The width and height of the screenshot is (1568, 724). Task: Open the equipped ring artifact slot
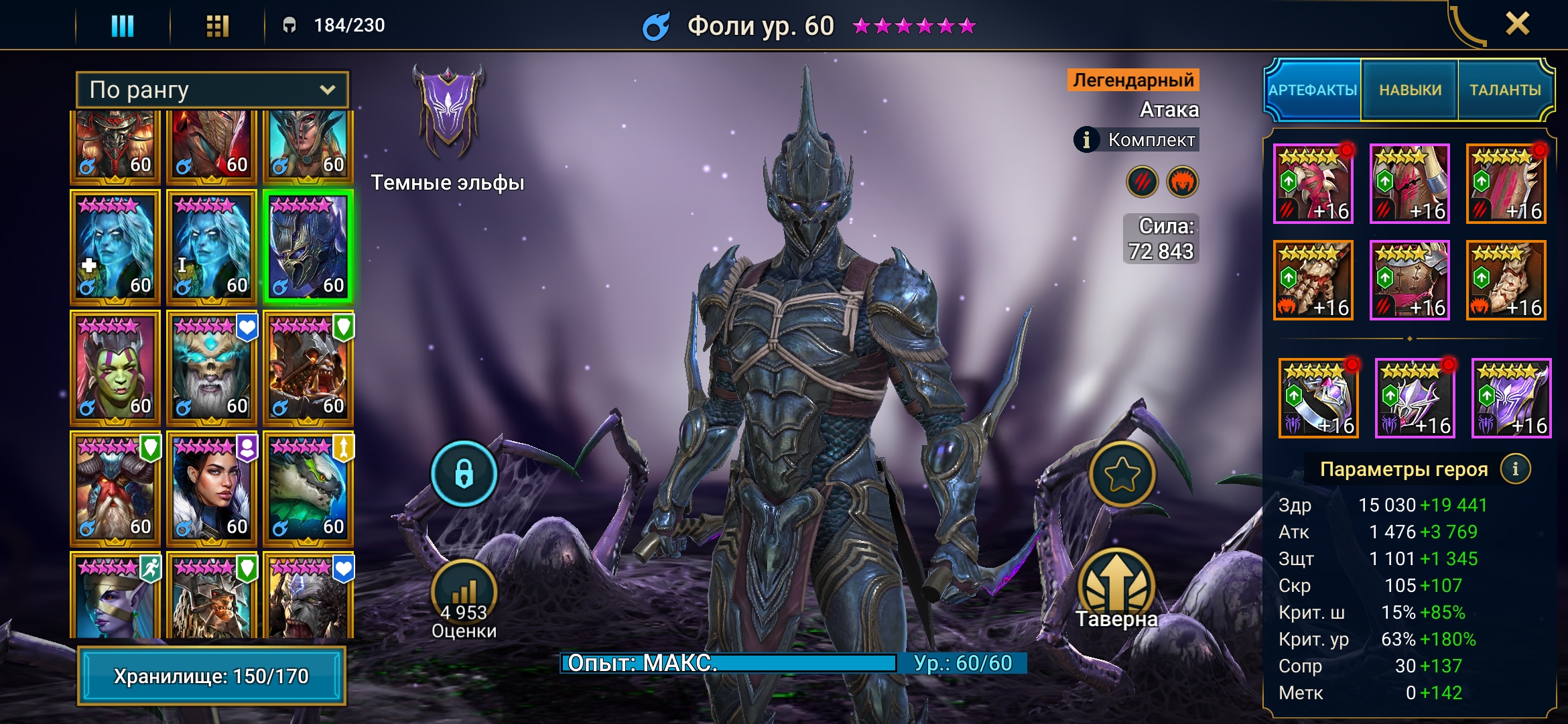pyautogui.click(x=1318, y=398)
